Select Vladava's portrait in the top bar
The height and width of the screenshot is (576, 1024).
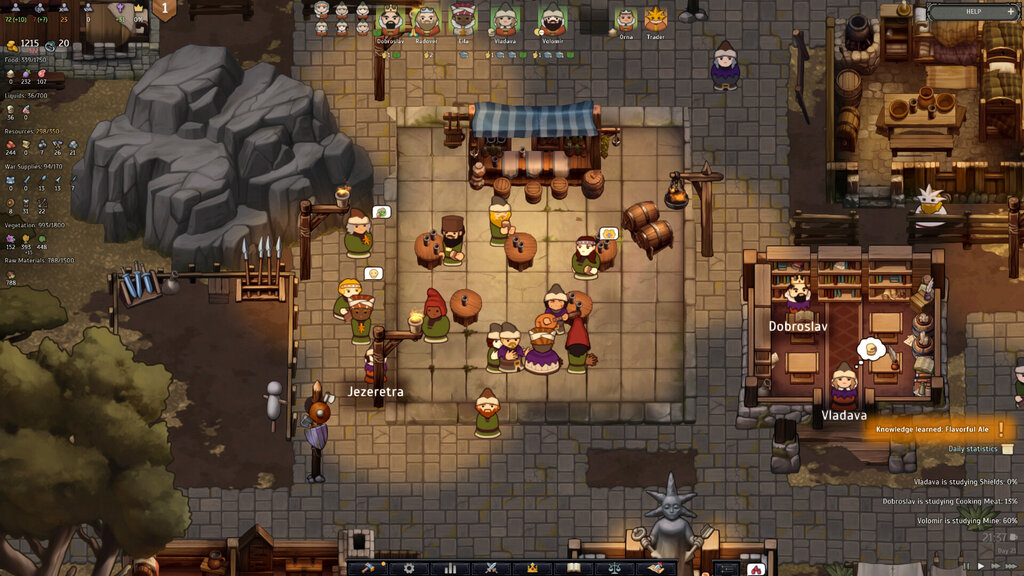pyautogui.click(x=505, y=20)
